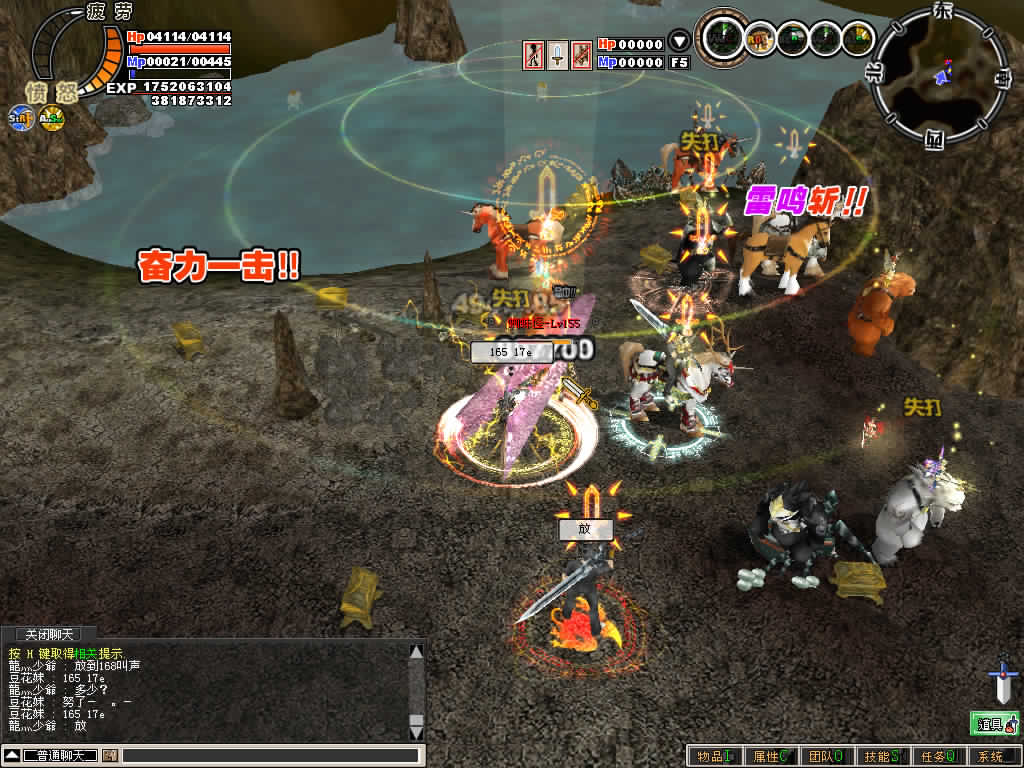Toggle the down-arrow button beside target HP
Screen dimensions: 1024x768
[x=679, y=43]
